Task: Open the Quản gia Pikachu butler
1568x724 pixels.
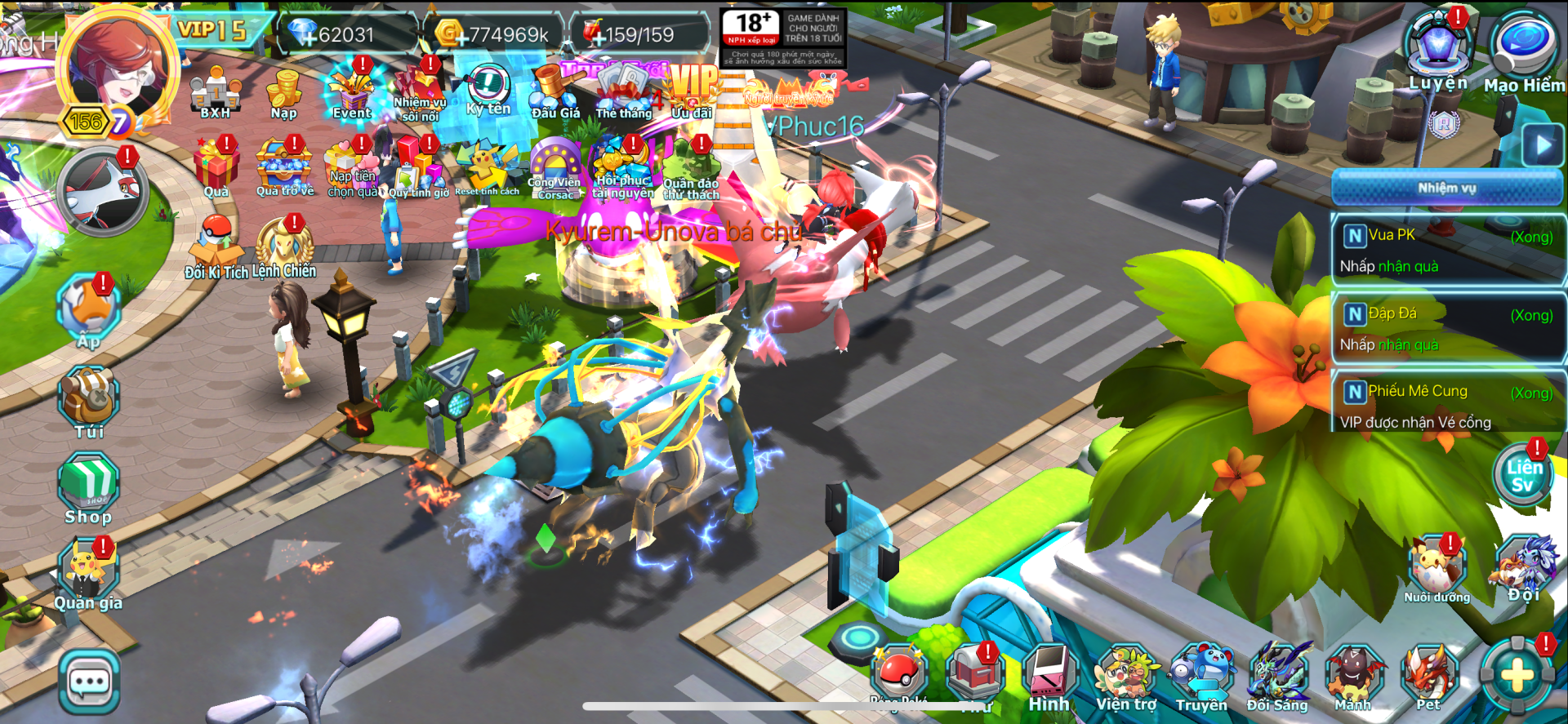Action: click(x=87, y=574)
